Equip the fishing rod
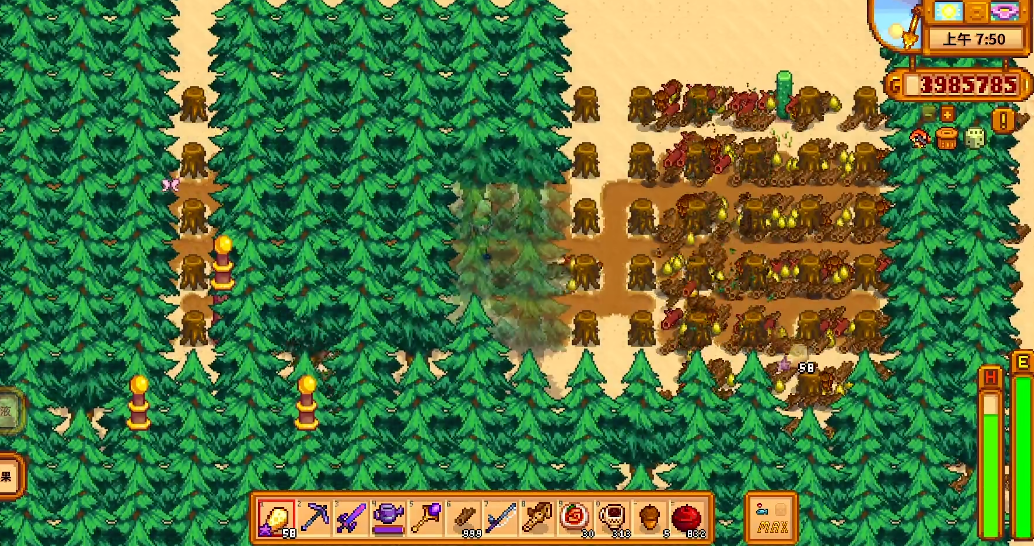This screenshot has width=1034, height=546. [x=500, y=518]
